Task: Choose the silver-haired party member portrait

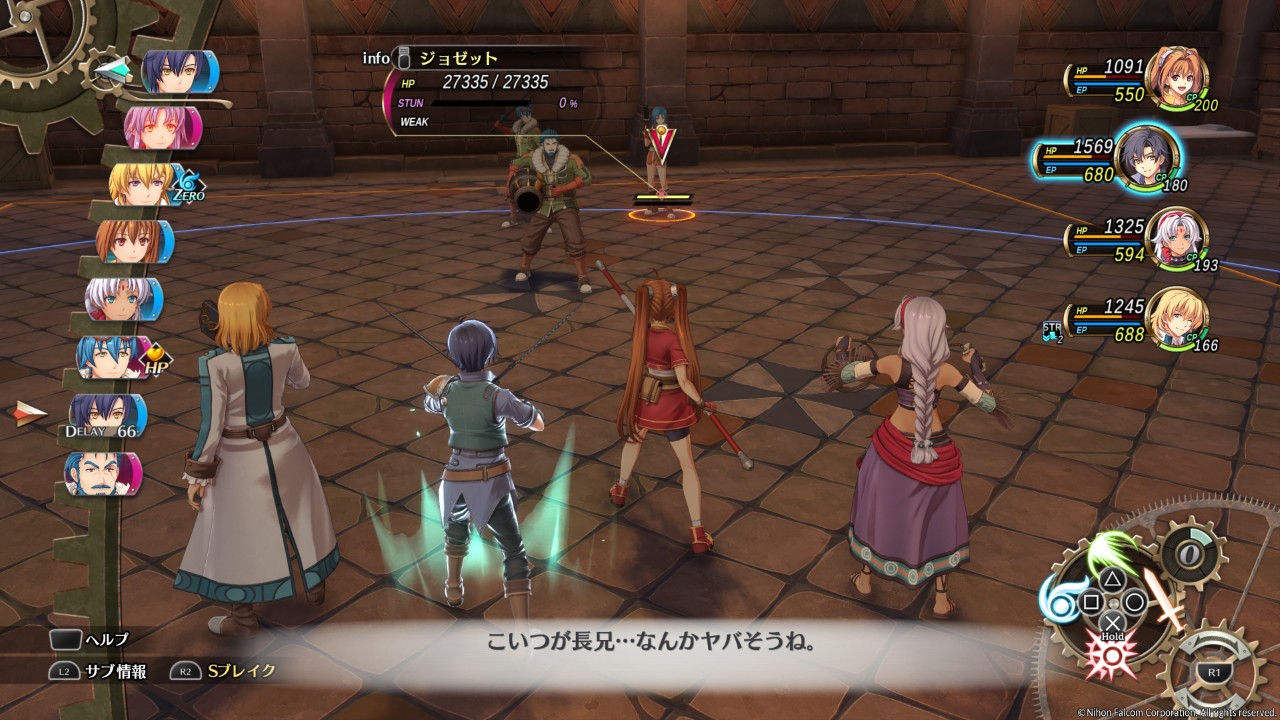Action: (x=1175, y=240)
